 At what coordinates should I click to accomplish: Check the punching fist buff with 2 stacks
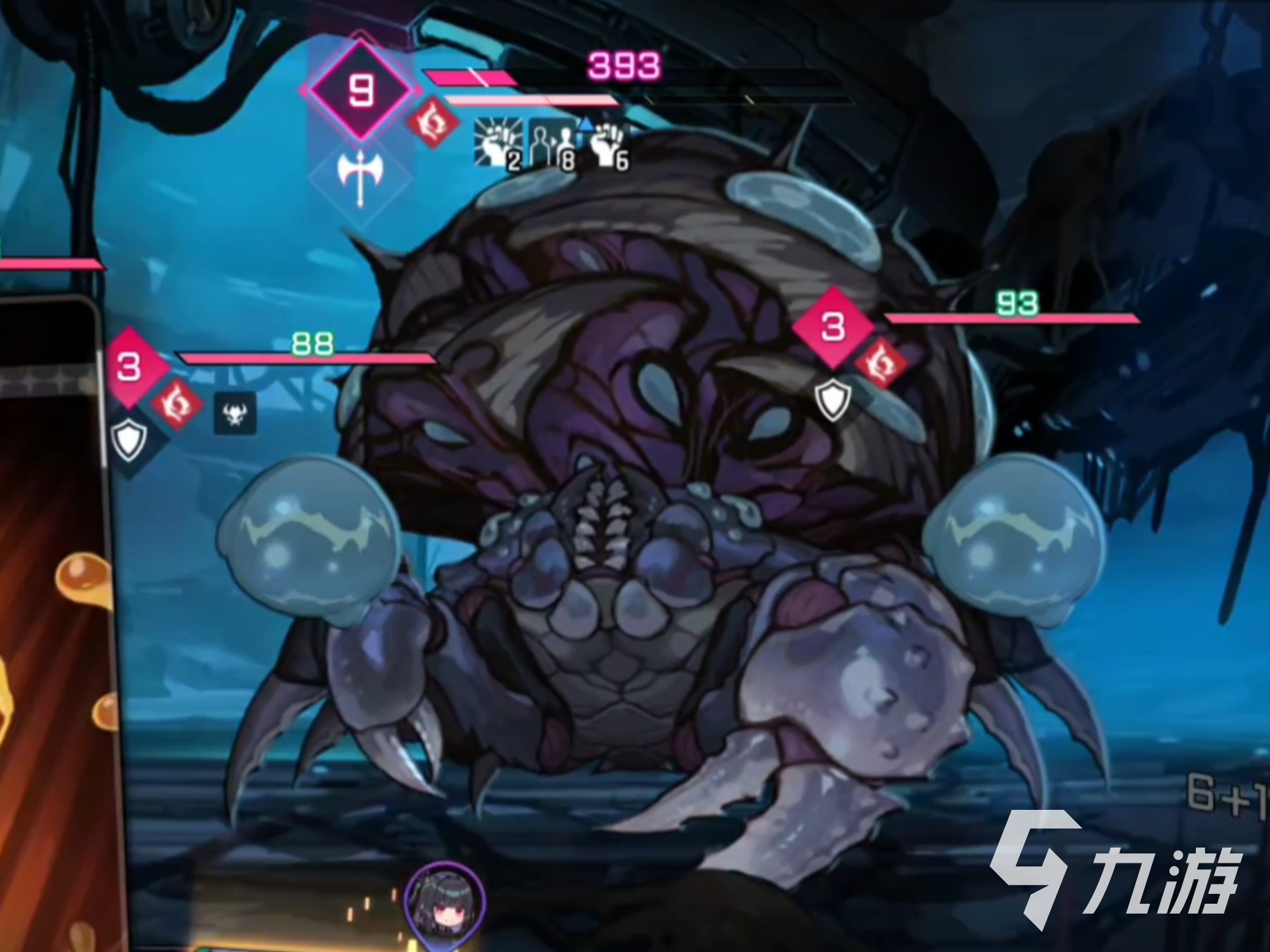[x=497, y=143]
